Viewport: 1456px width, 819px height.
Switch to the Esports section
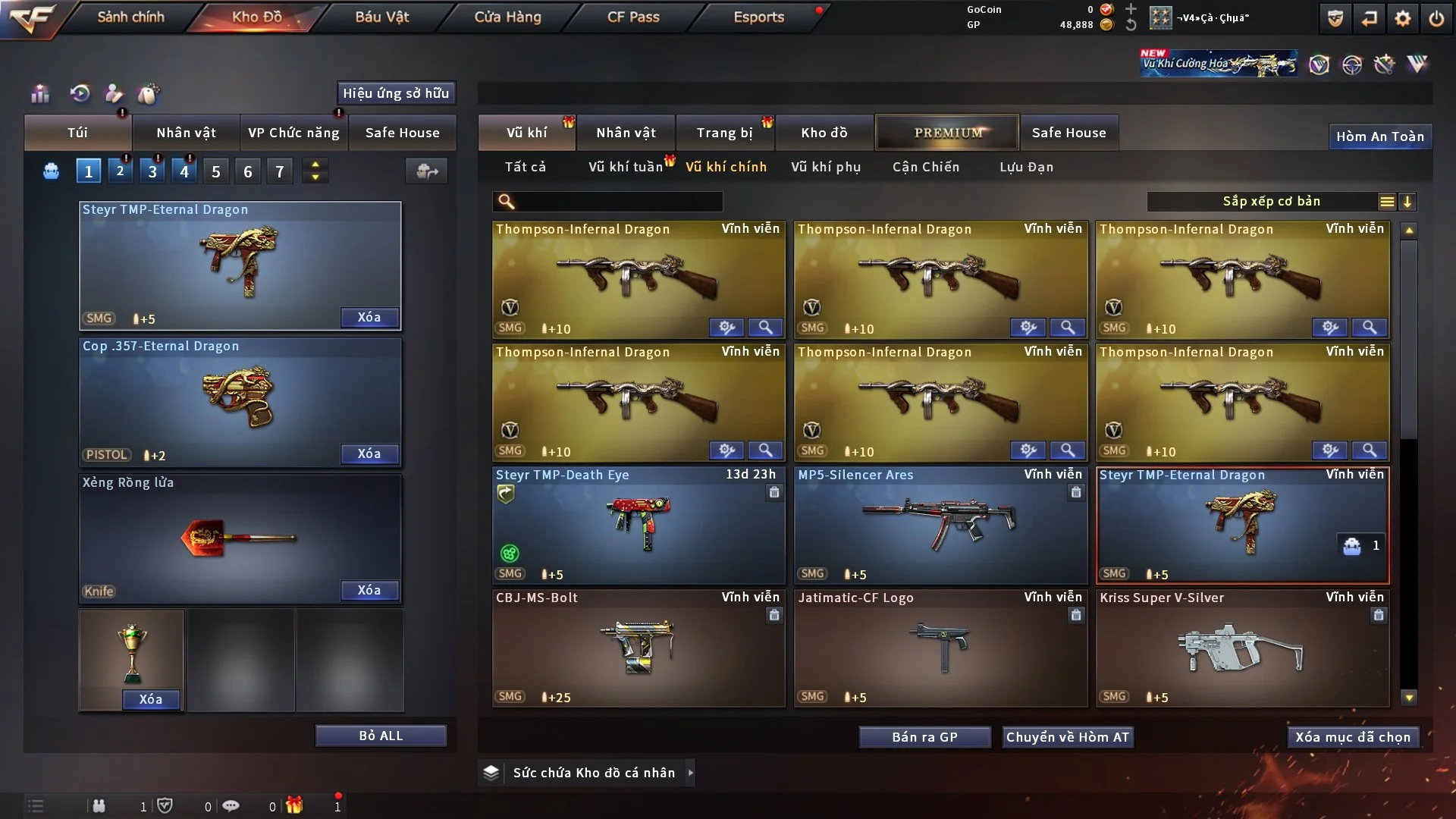tap(758, 17)
